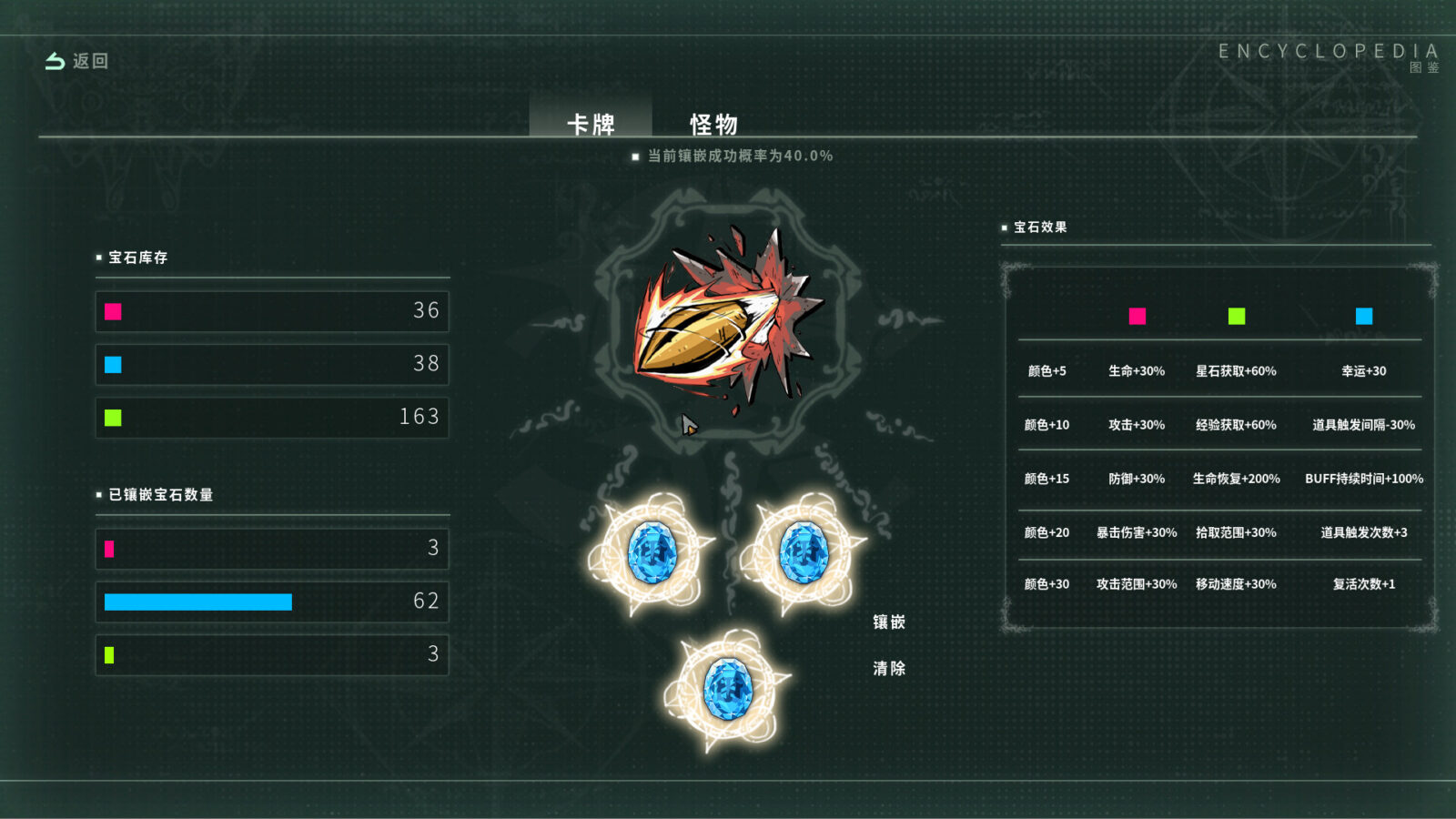Select the pink gem inventory row showing 36
This screenshot has height=819, width=1456.
pyautogui.click(x=272, y=310)
